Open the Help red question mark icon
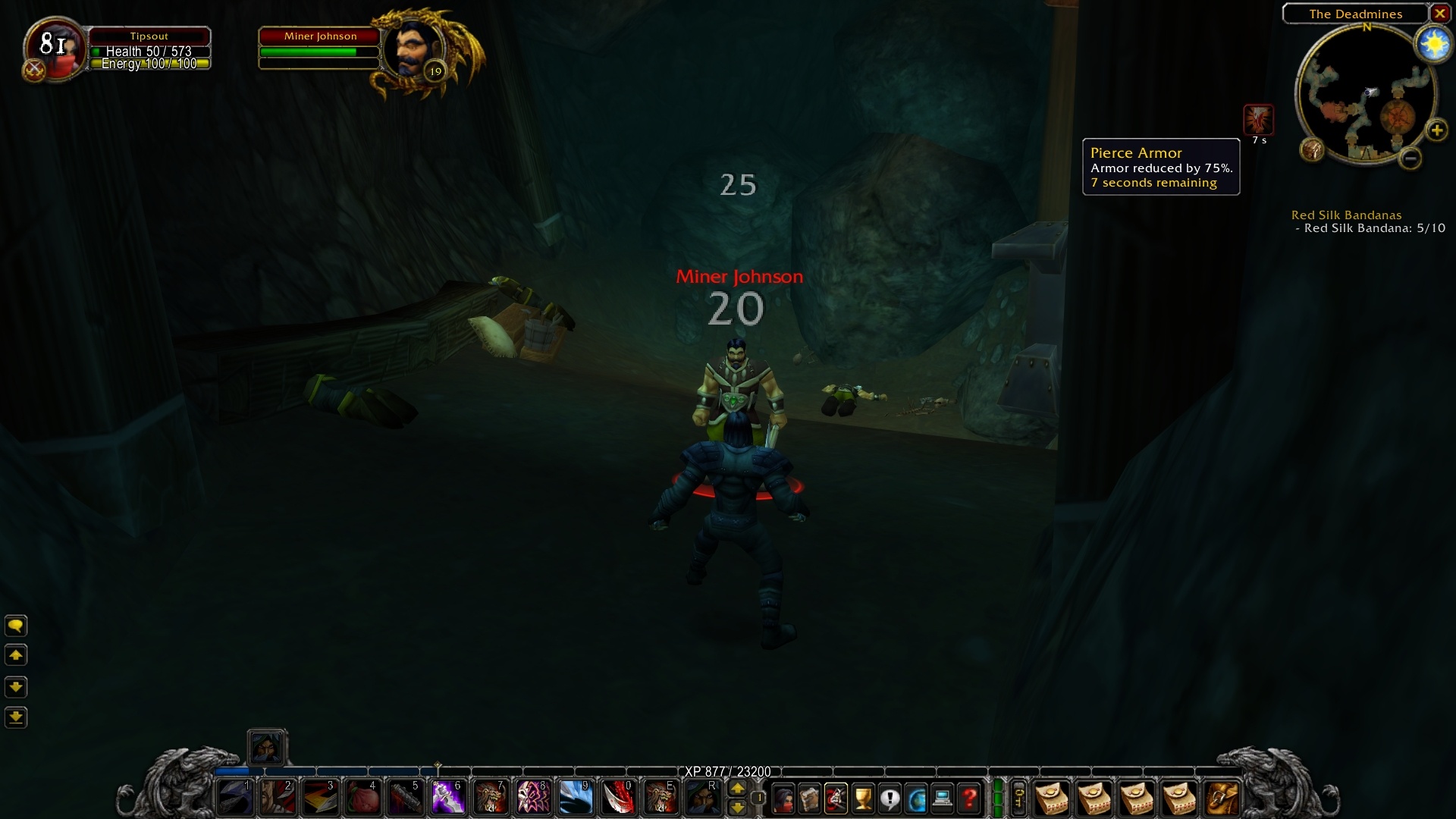Viewport: 1456px width, 819px height. point(969,799)
